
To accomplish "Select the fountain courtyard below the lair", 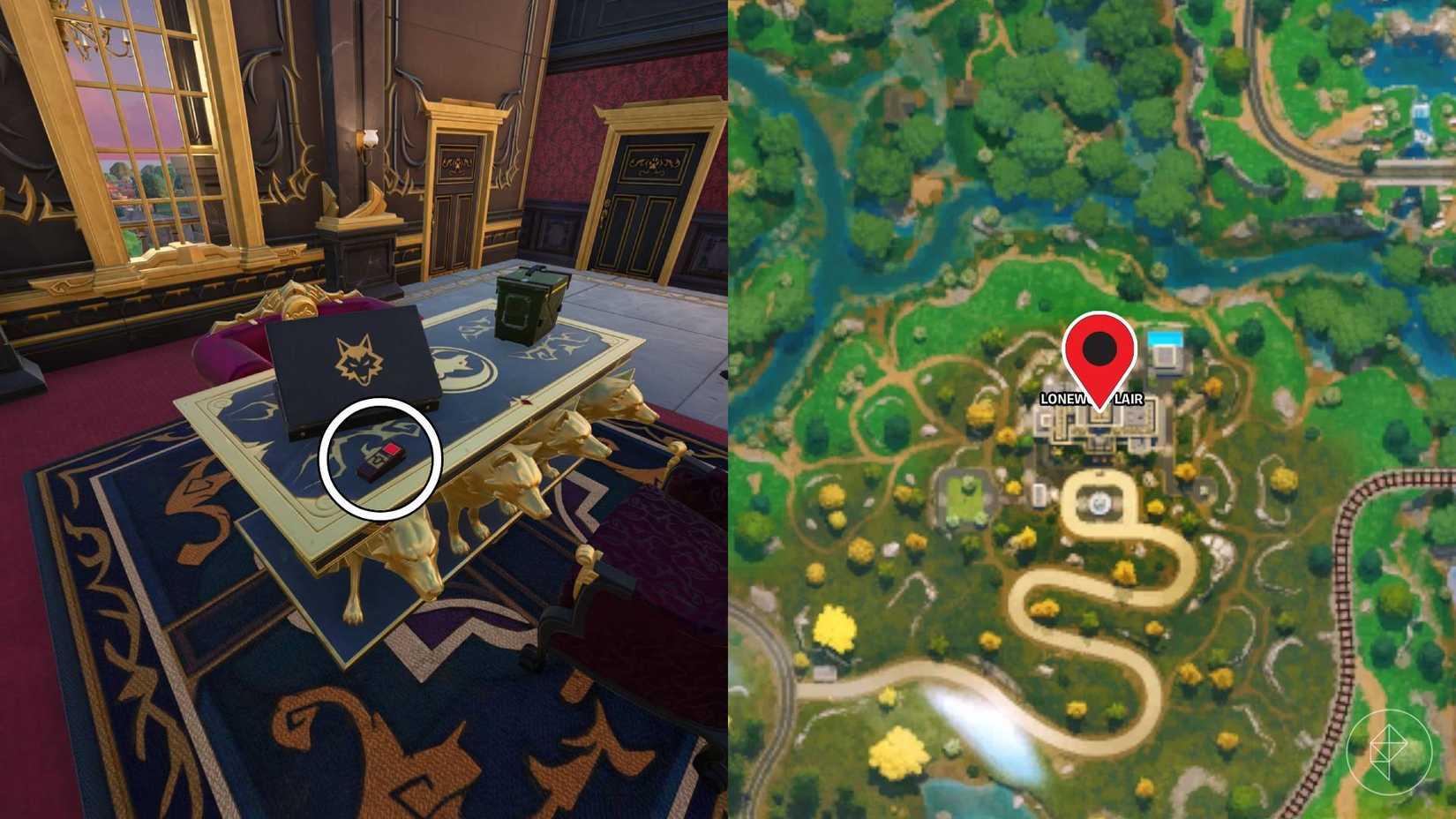I will pyautogui.click(x=1100, y=503).
